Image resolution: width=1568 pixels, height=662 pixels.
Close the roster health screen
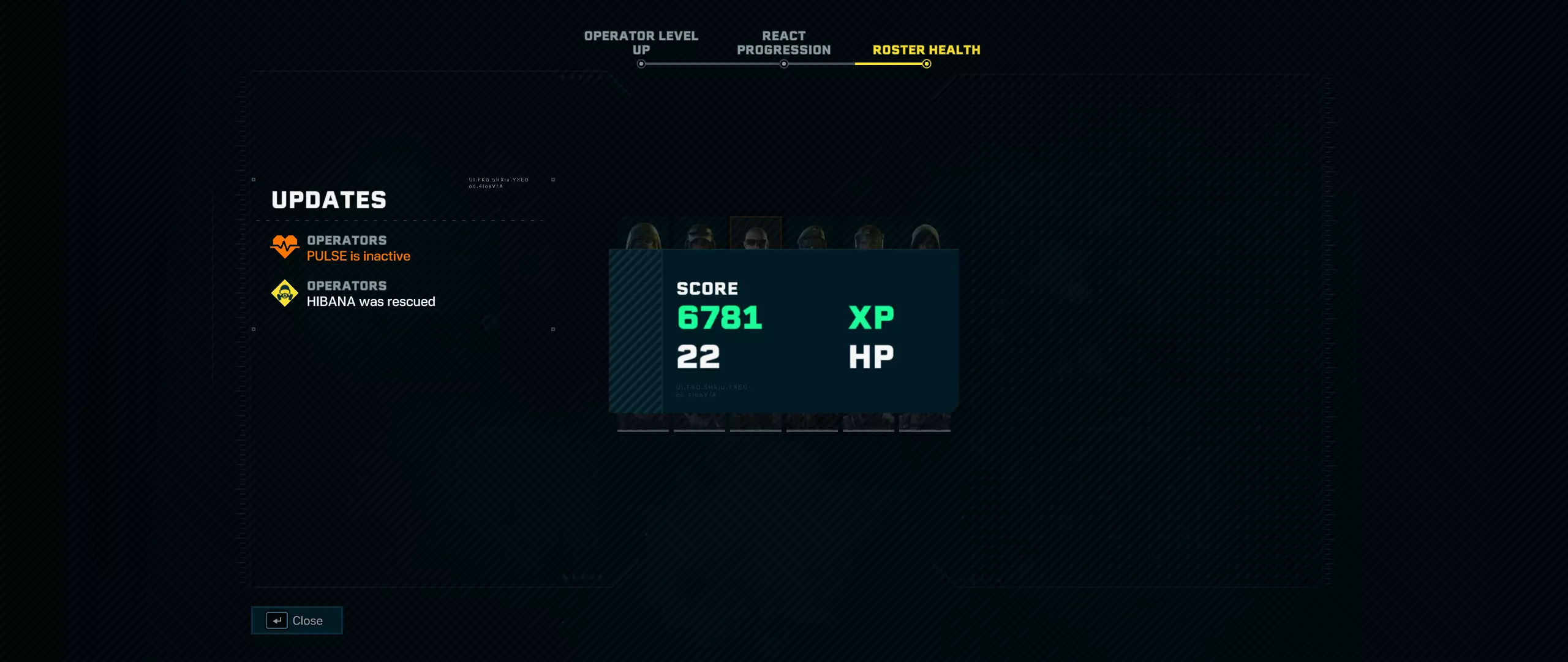(296, 620)
